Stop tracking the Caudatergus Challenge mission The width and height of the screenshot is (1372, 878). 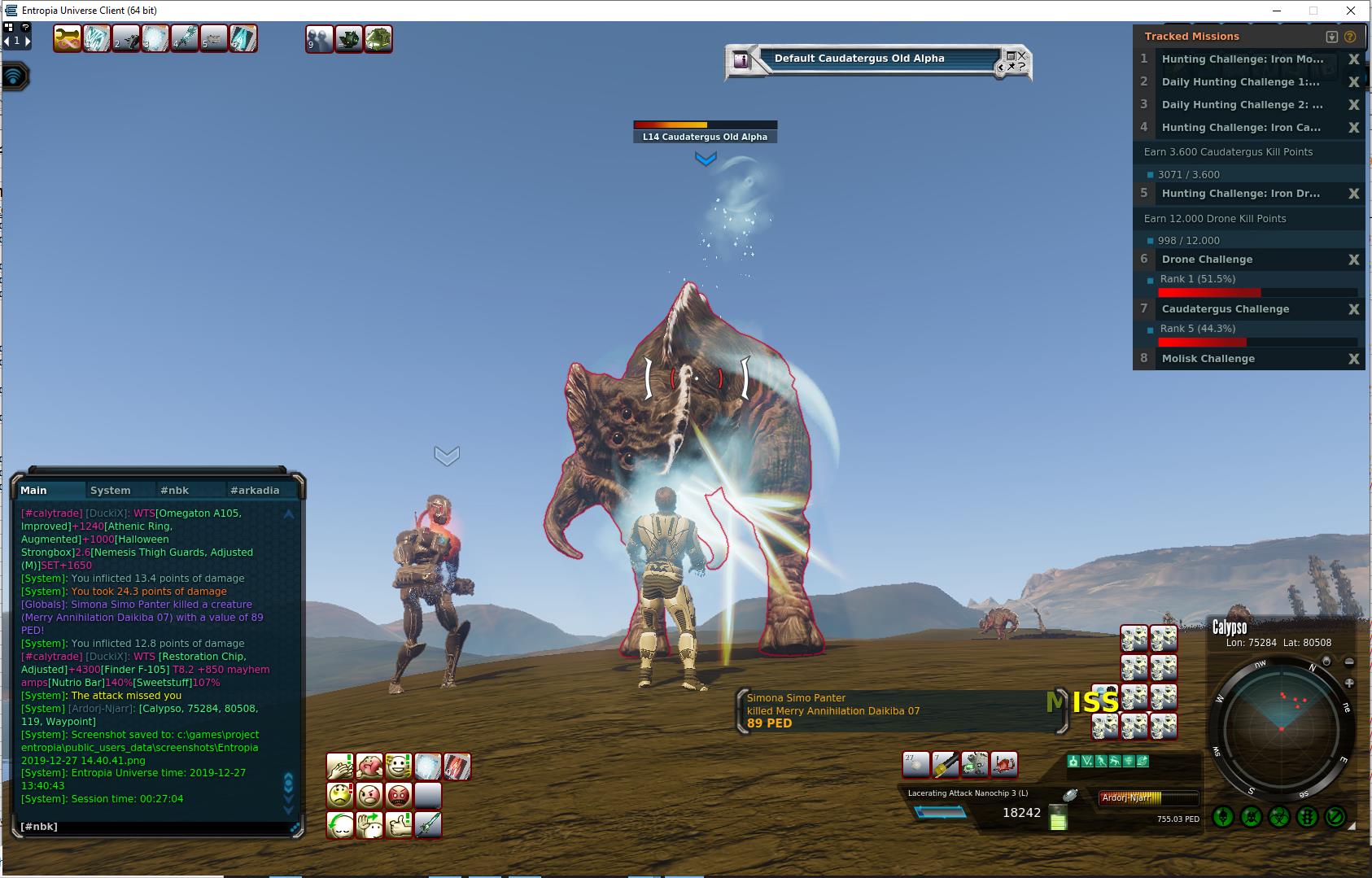1354,309
